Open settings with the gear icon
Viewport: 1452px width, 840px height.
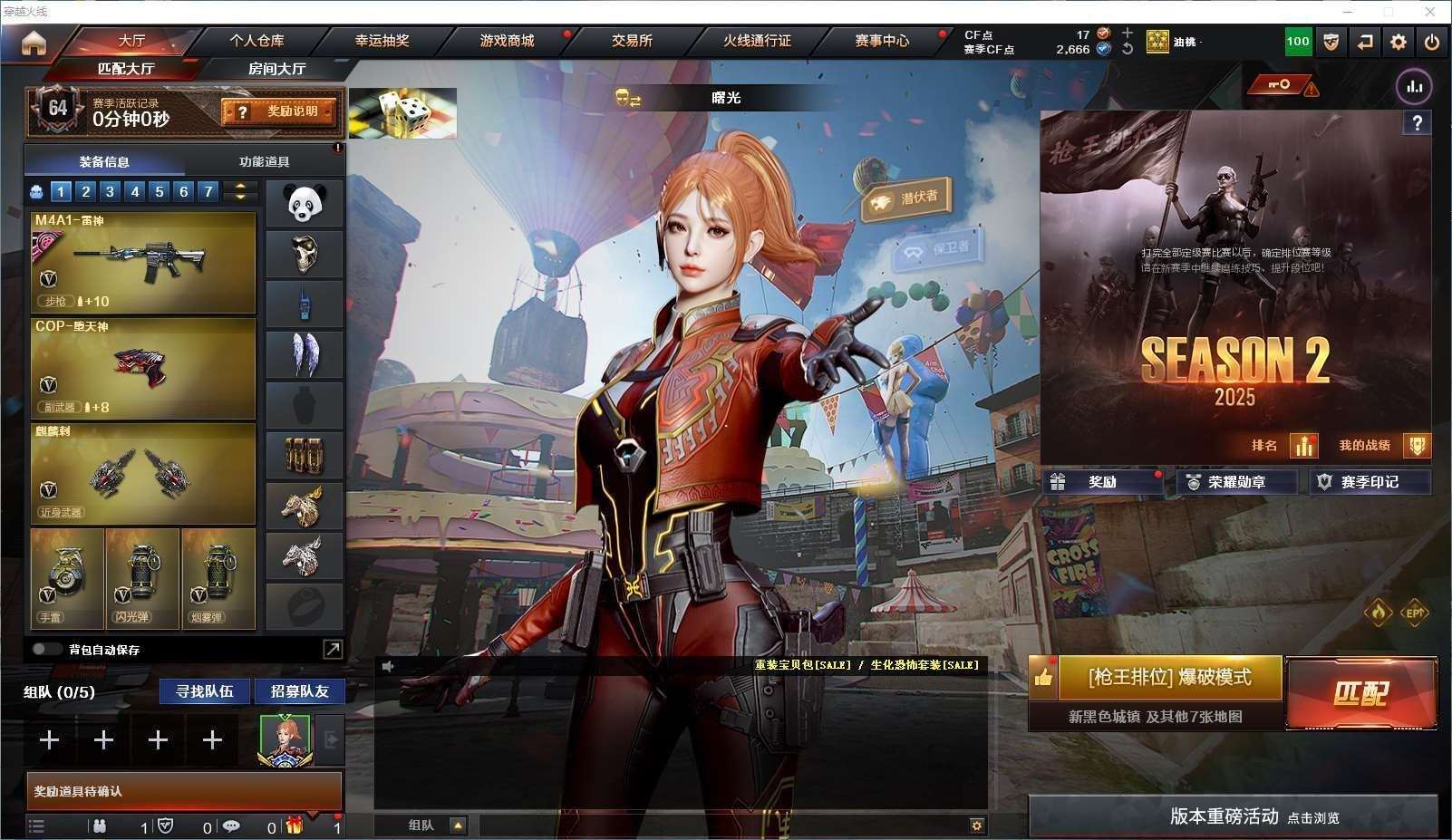pos(1399,42)
